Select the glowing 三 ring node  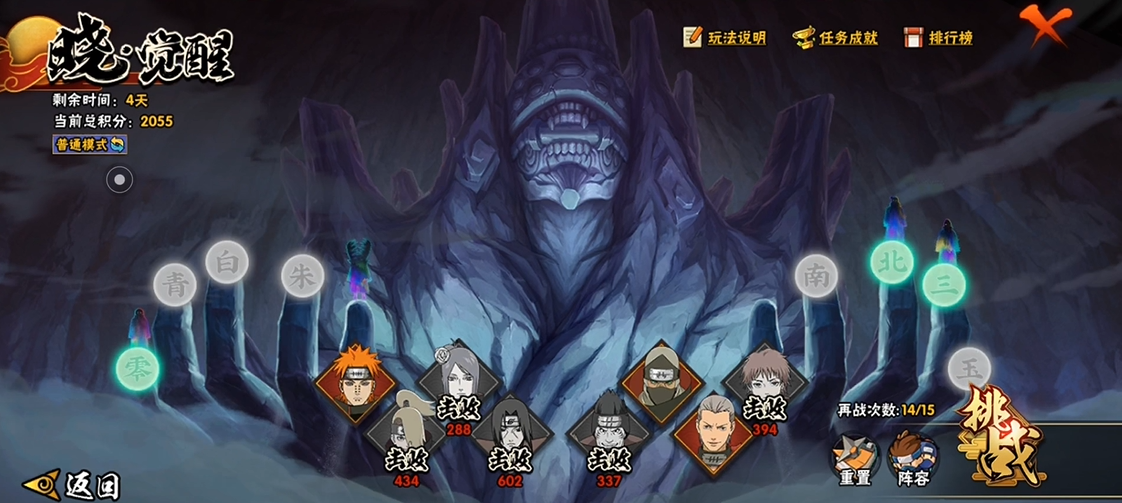coord(943,284)
